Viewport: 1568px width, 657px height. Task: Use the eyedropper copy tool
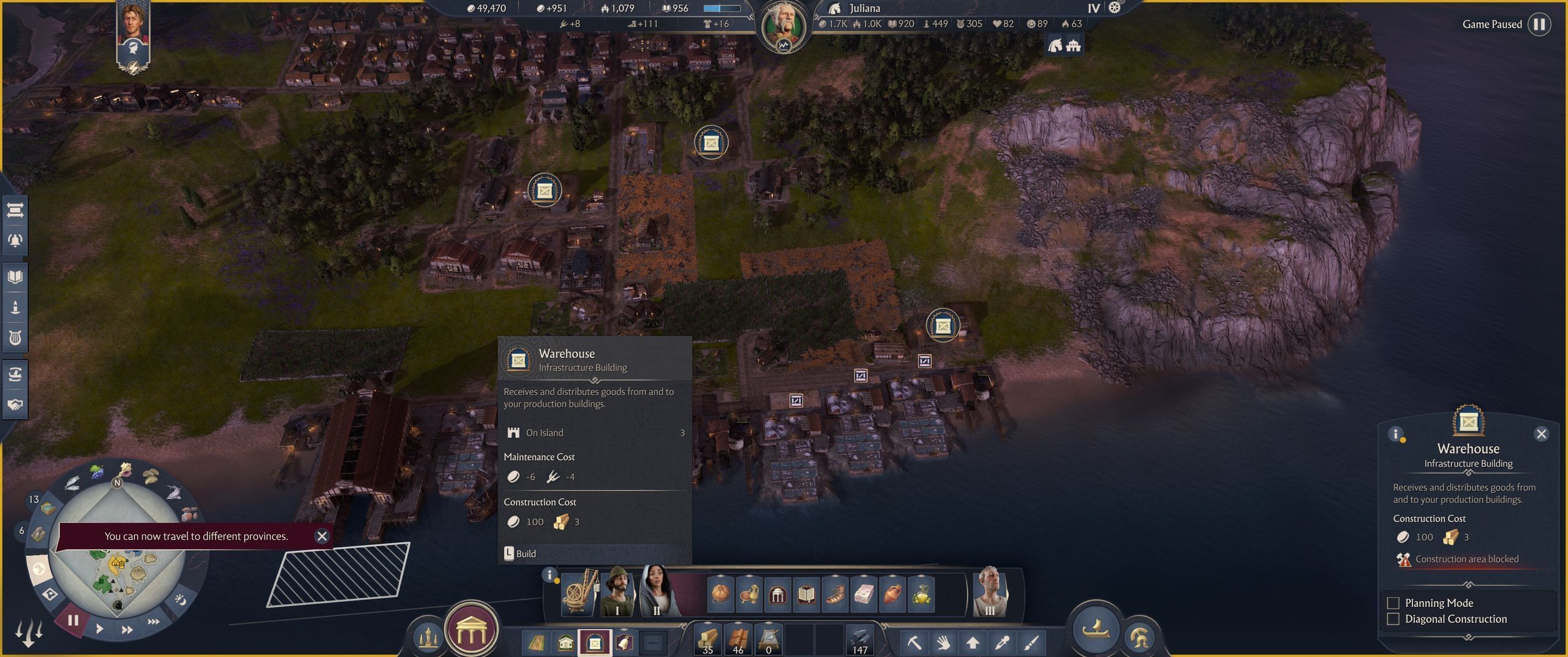click(1002, 642)
